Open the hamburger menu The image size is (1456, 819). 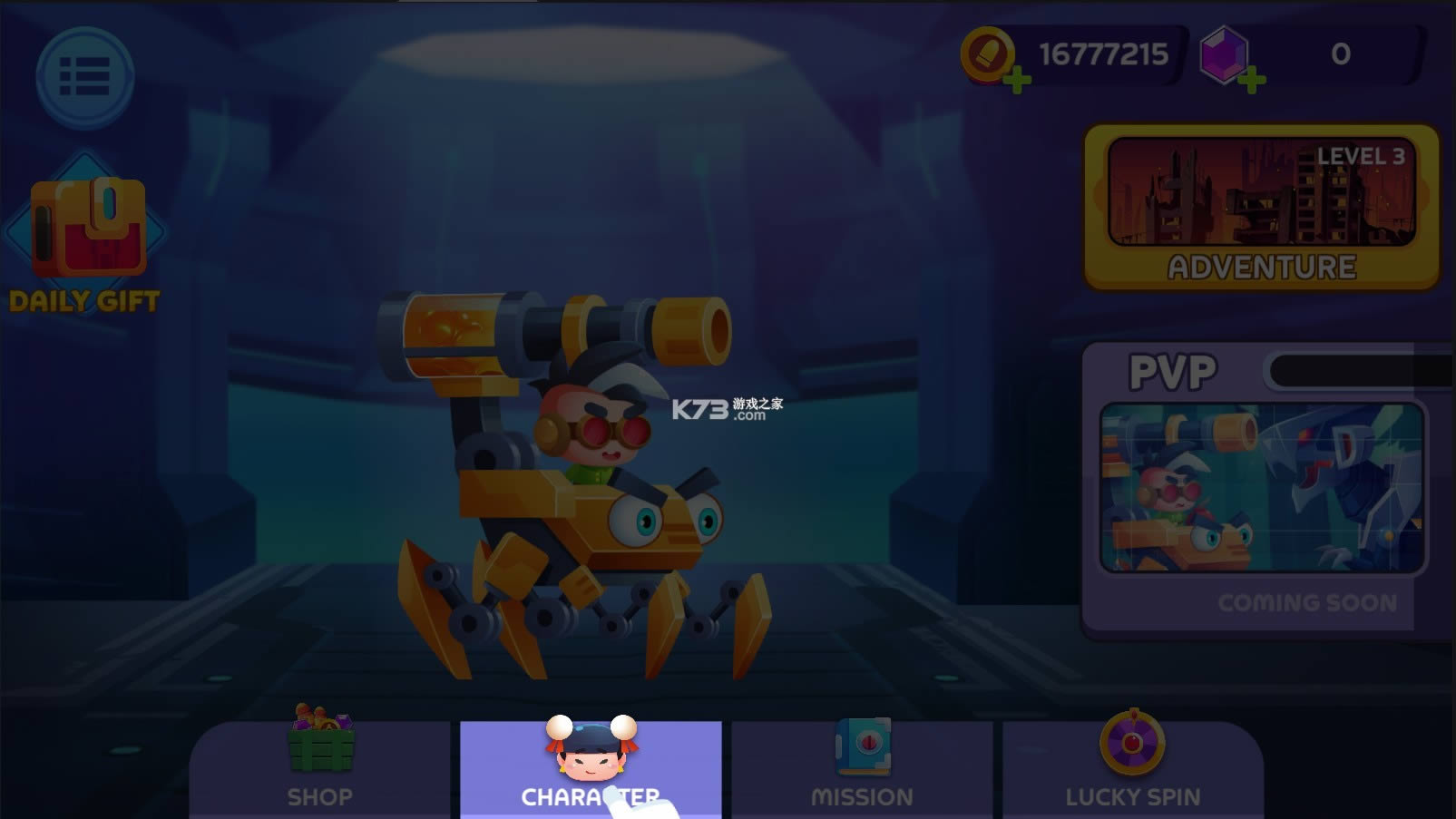(84, 78)
